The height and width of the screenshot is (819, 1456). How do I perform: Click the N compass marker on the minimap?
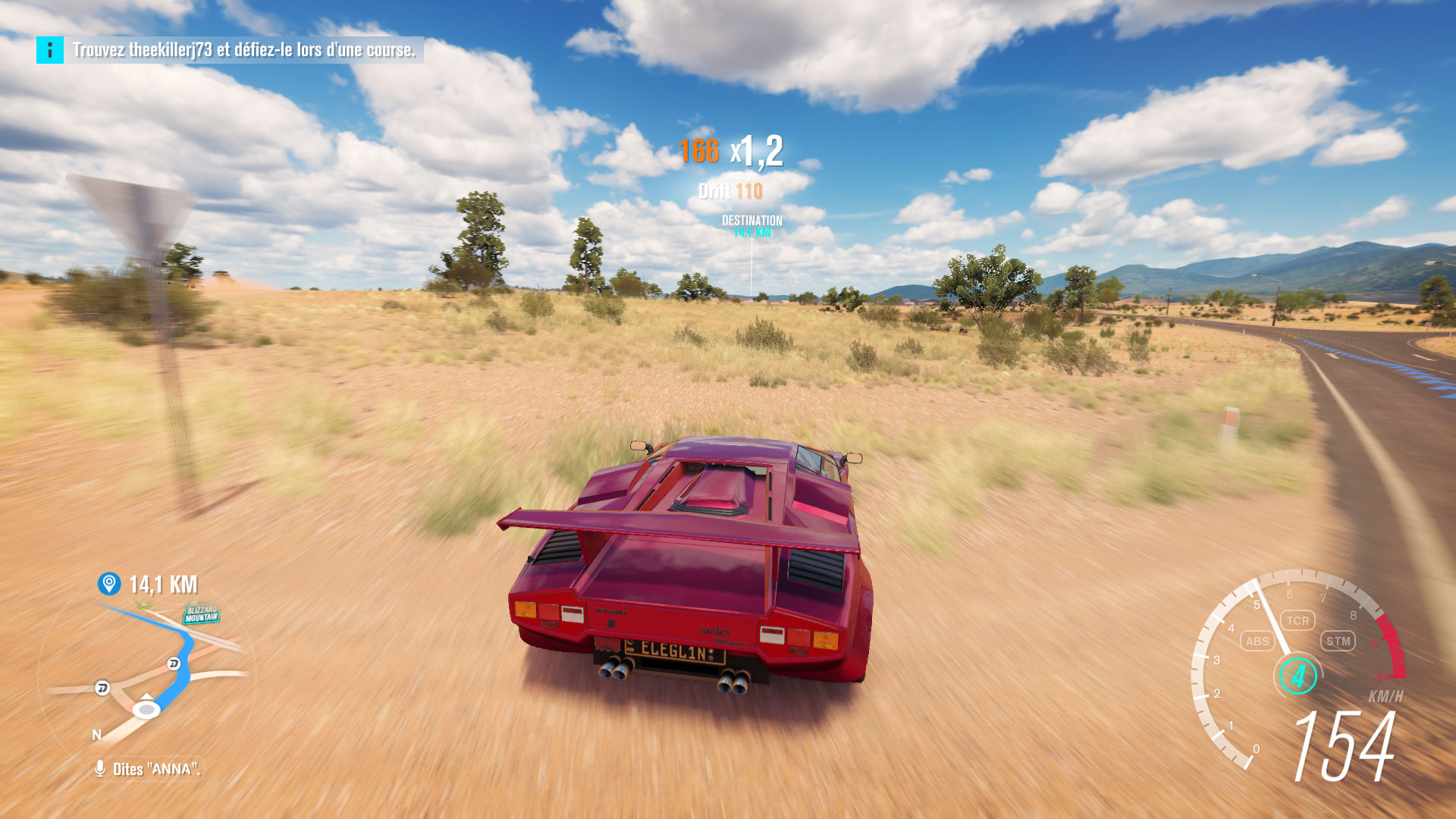point(96,735)
